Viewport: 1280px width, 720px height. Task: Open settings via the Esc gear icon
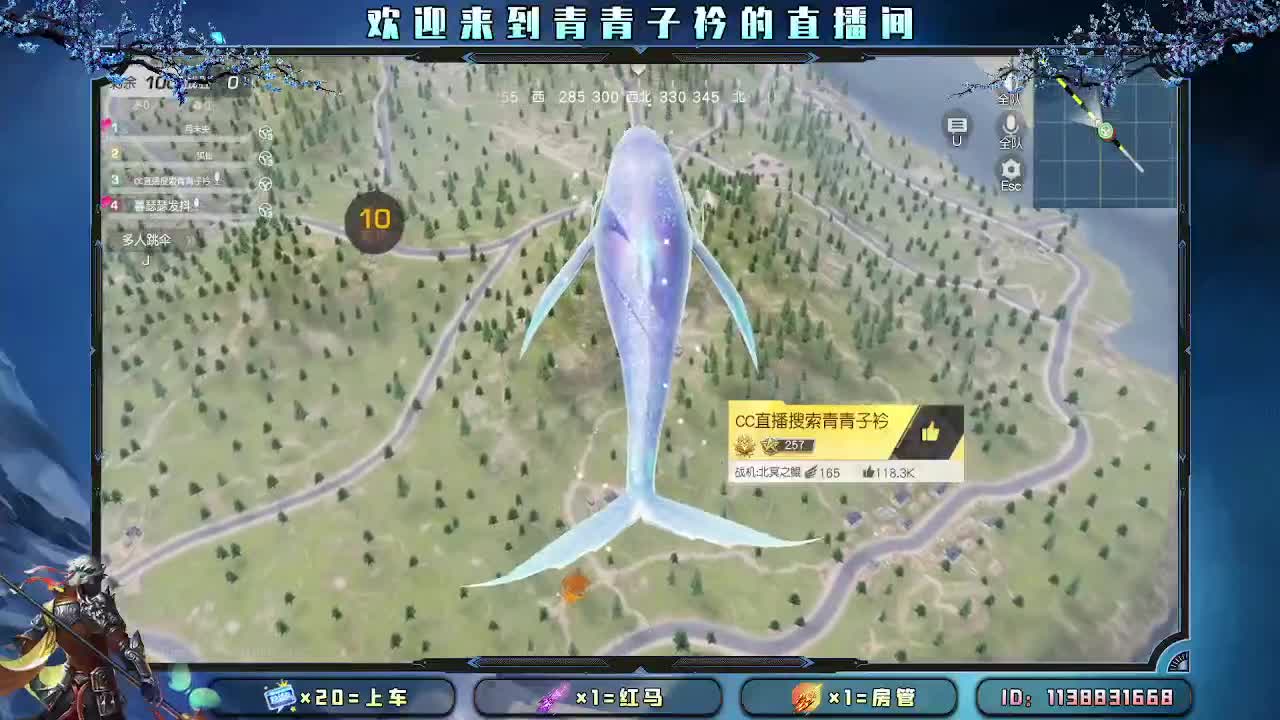[x=1010, y=166]
